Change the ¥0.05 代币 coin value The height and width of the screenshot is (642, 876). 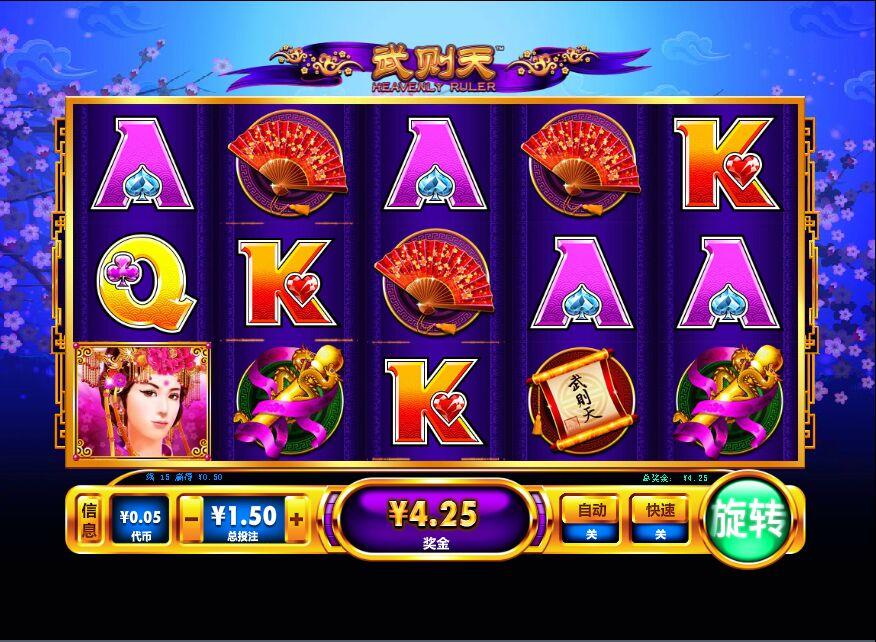point(139,519)
